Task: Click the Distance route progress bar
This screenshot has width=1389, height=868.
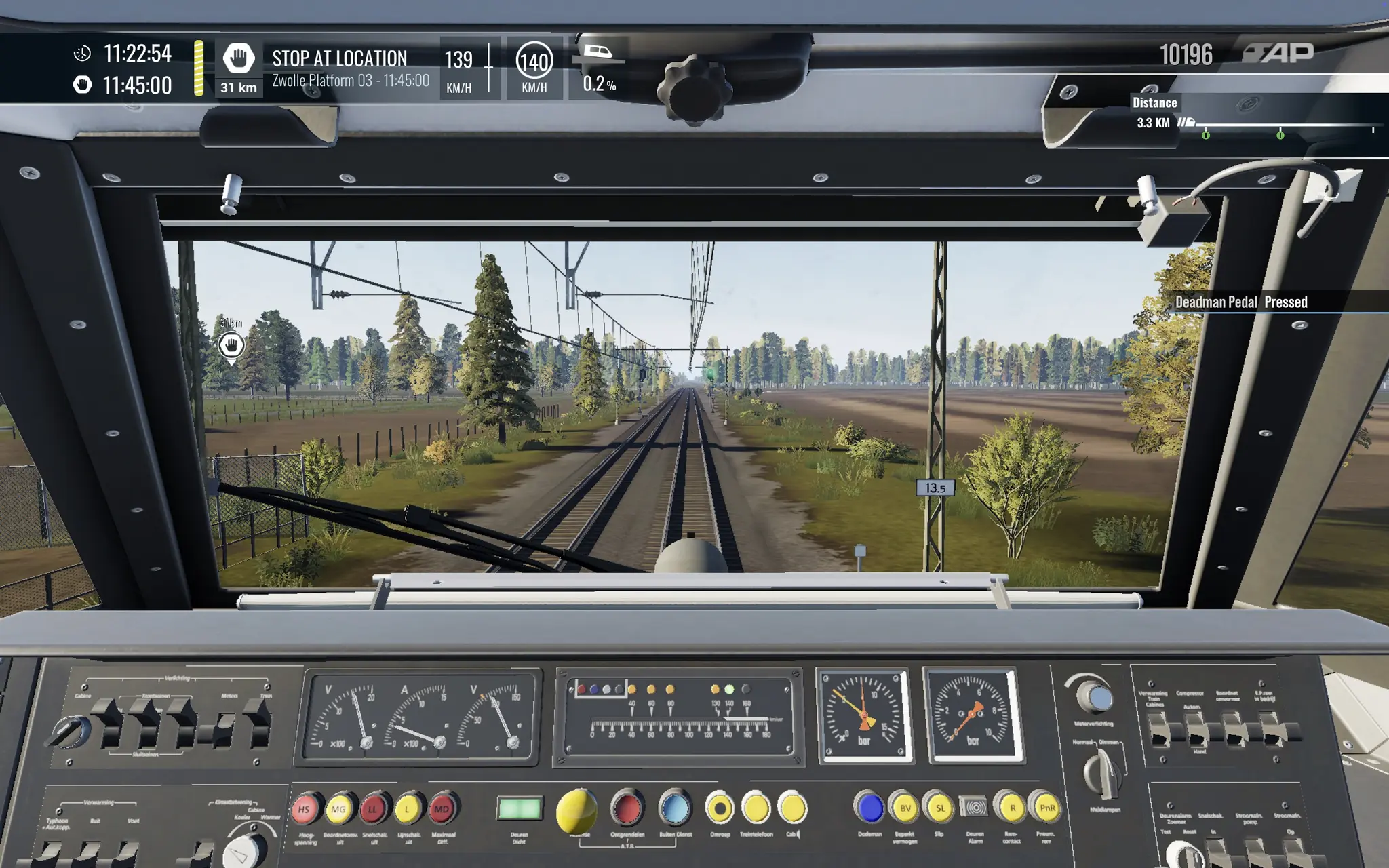Action: tap(1283, 126)
